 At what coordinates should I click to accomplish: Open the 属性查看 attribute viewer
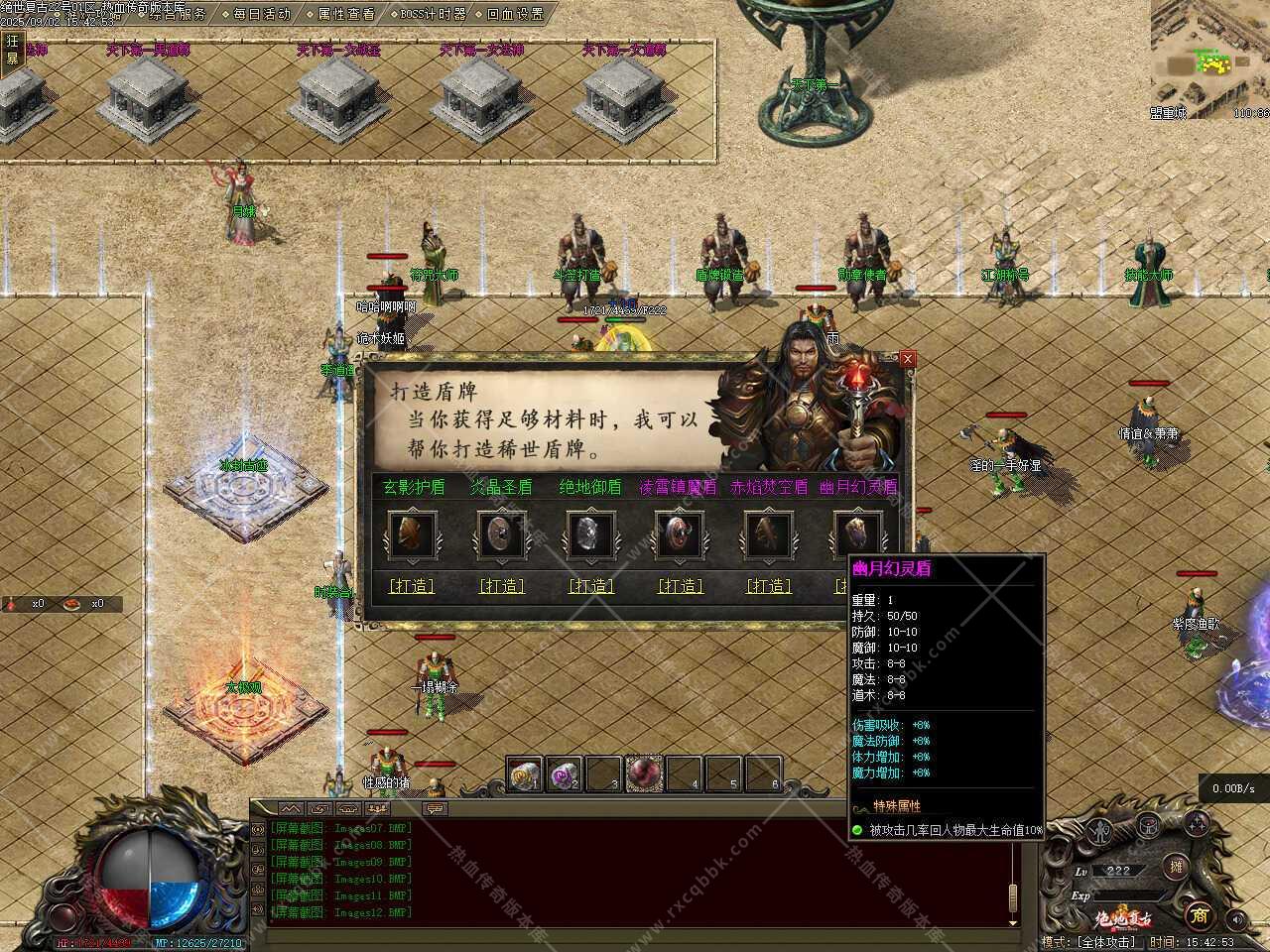coord(340,14)
